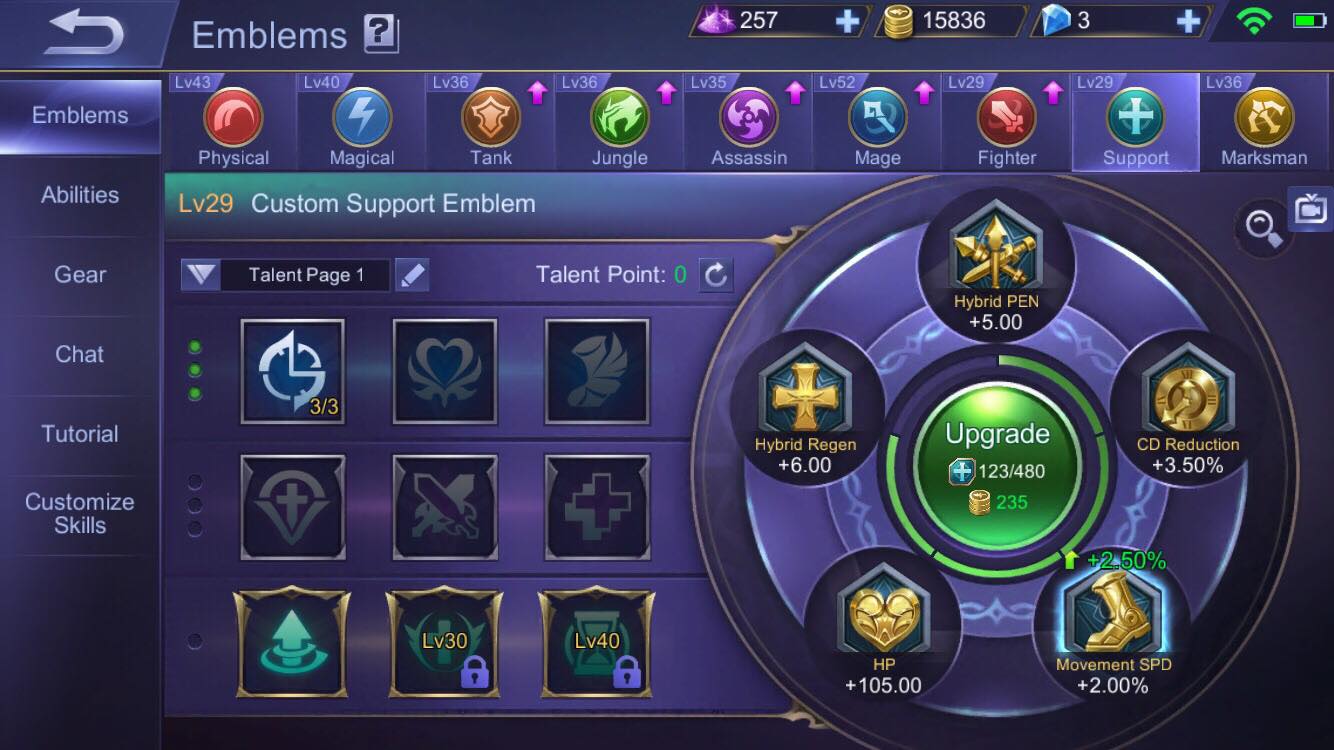Open the Mage emblem
Image resolution: width=1334 pixels, height=750 pixels.
877,118
